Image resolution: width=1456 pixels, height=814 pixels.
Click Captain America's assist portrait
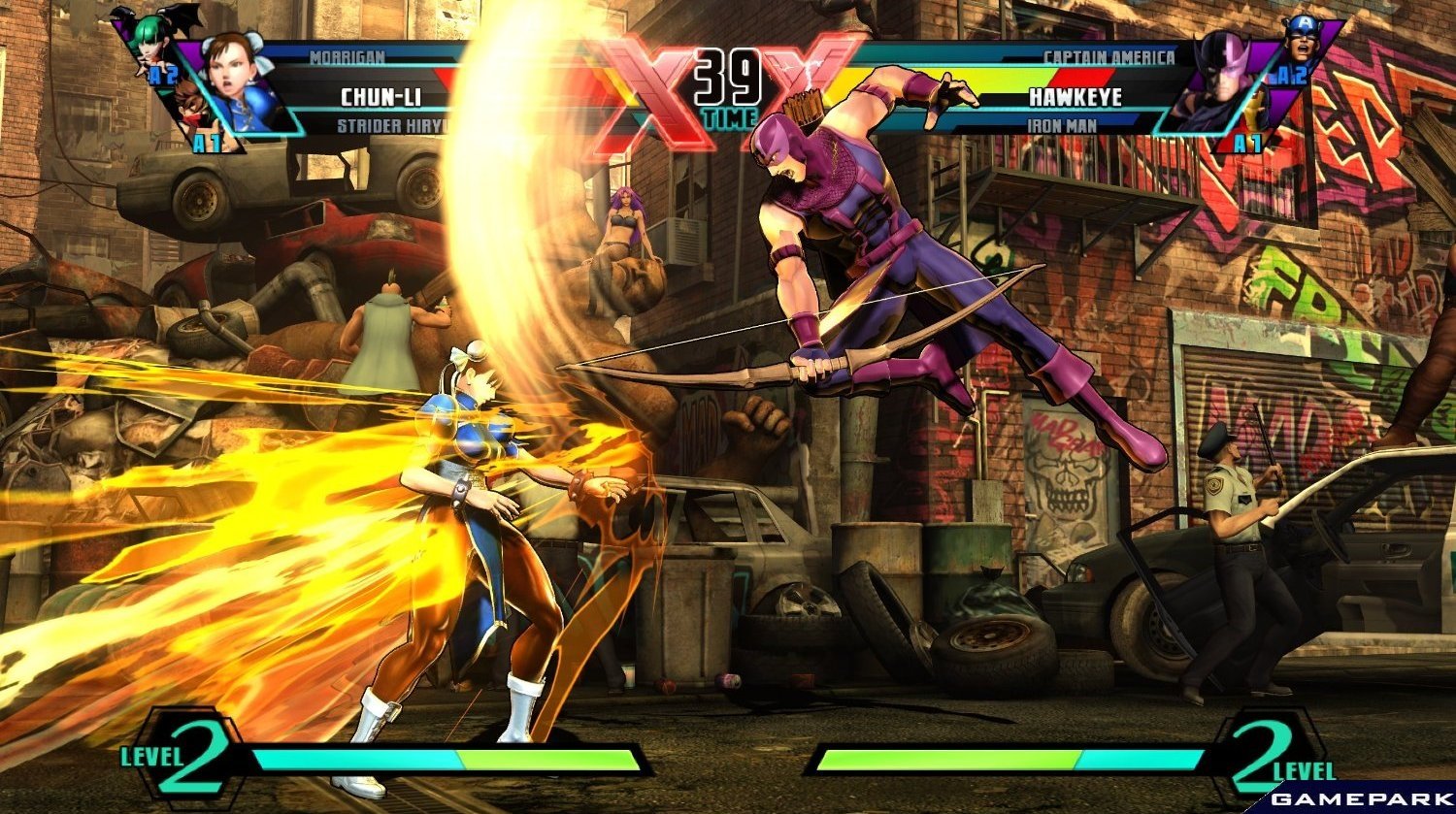pyautogui.click(x=1301, y=41)
